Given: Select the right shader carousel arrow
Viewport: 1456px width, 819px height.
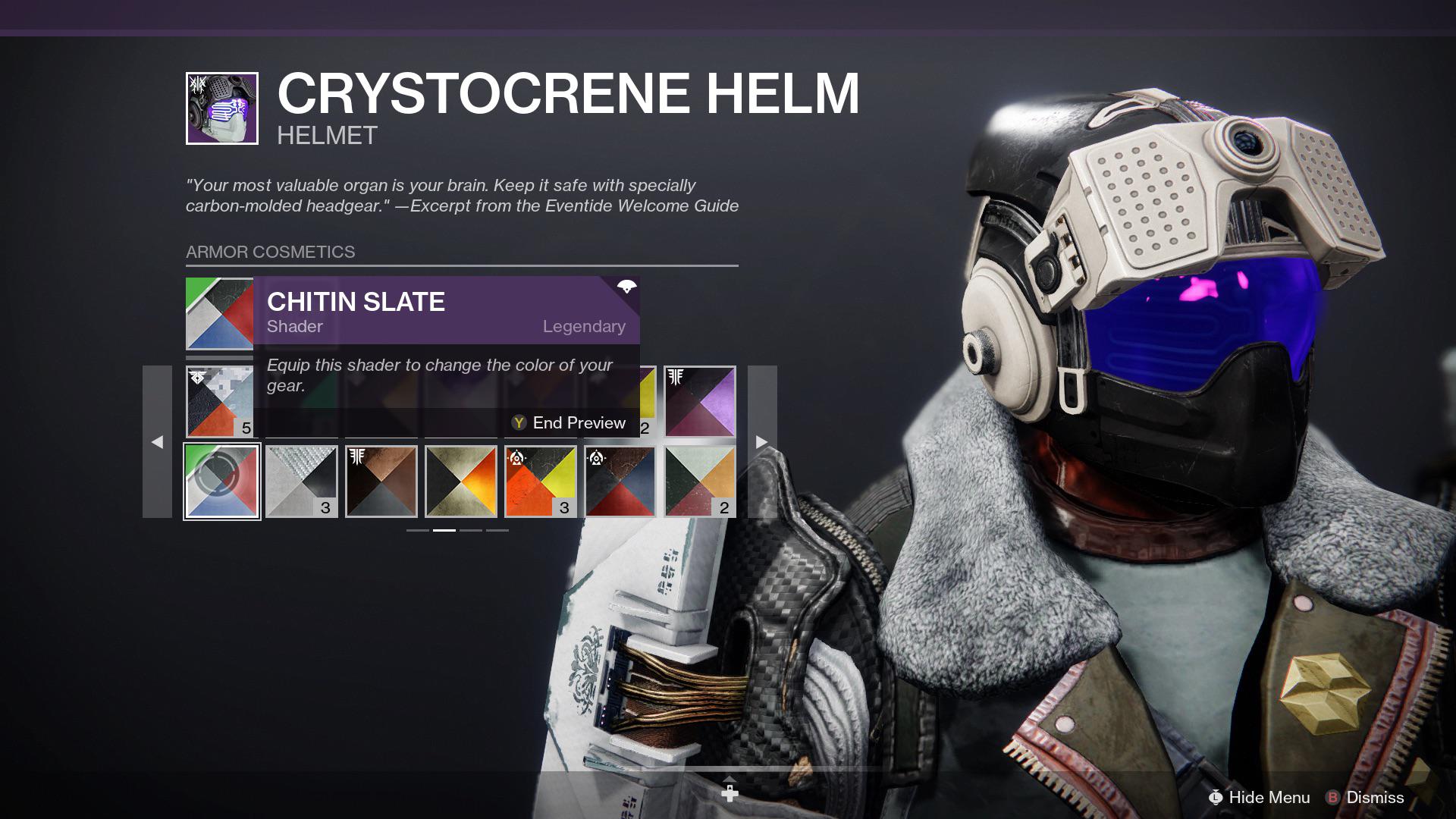Looking at the screenshot, I should [761, 441].
